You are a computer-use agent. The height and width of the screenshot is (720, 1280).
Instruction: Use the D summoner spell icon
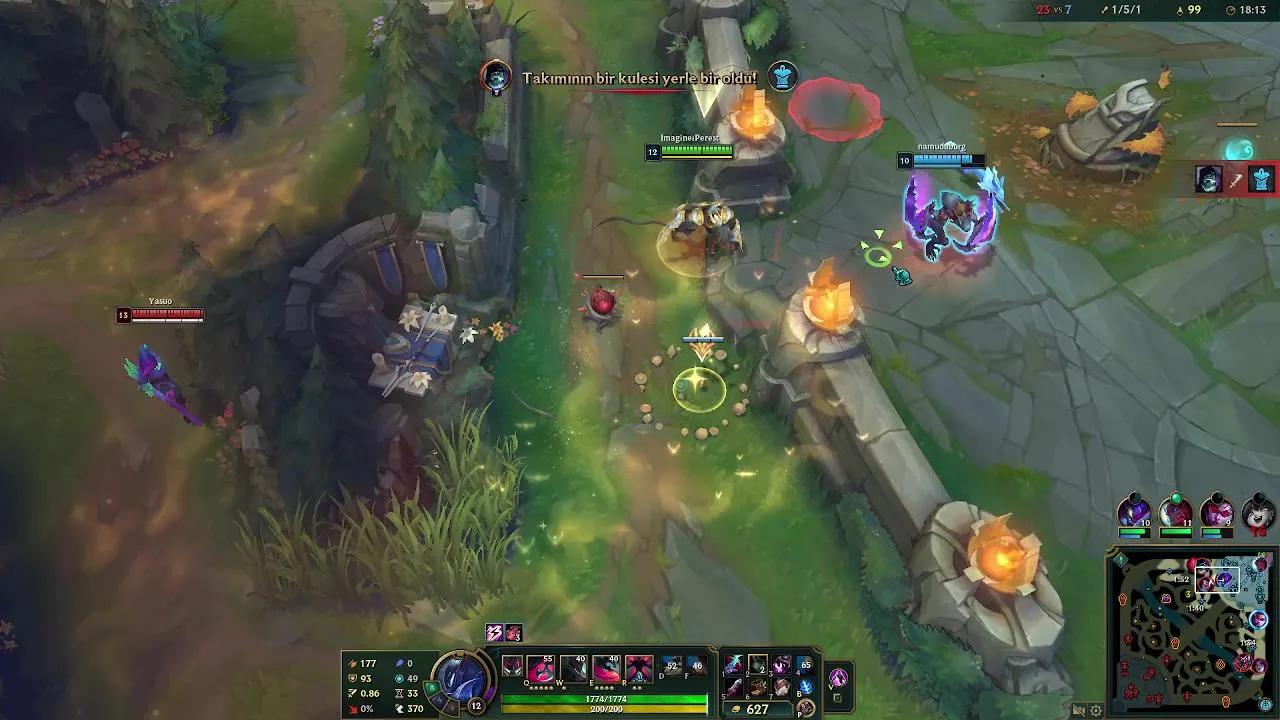point(671,664)
